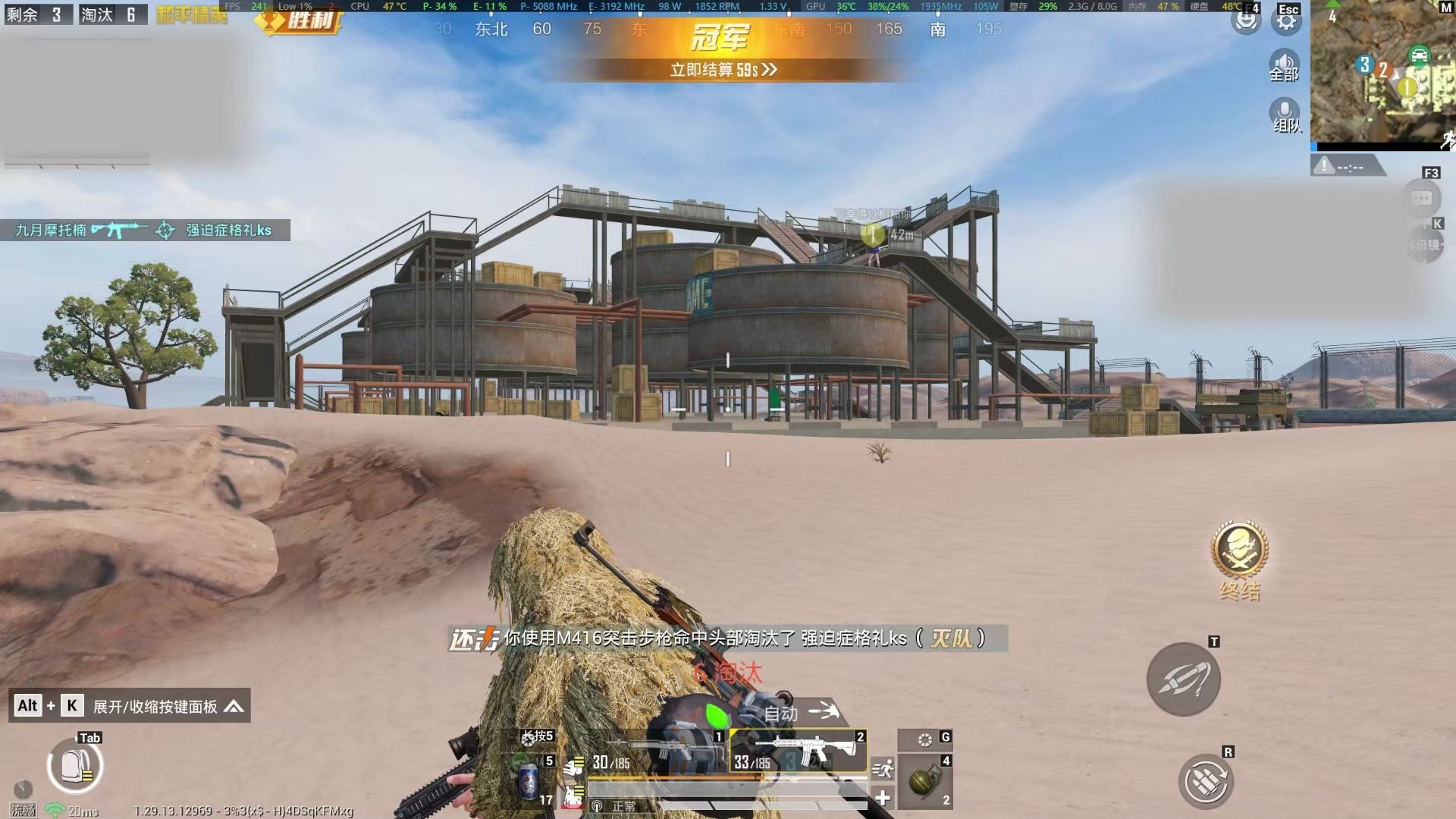The image size is (1456, 819).
Task: Click the ammo reload button
Action: point(1206,781)
